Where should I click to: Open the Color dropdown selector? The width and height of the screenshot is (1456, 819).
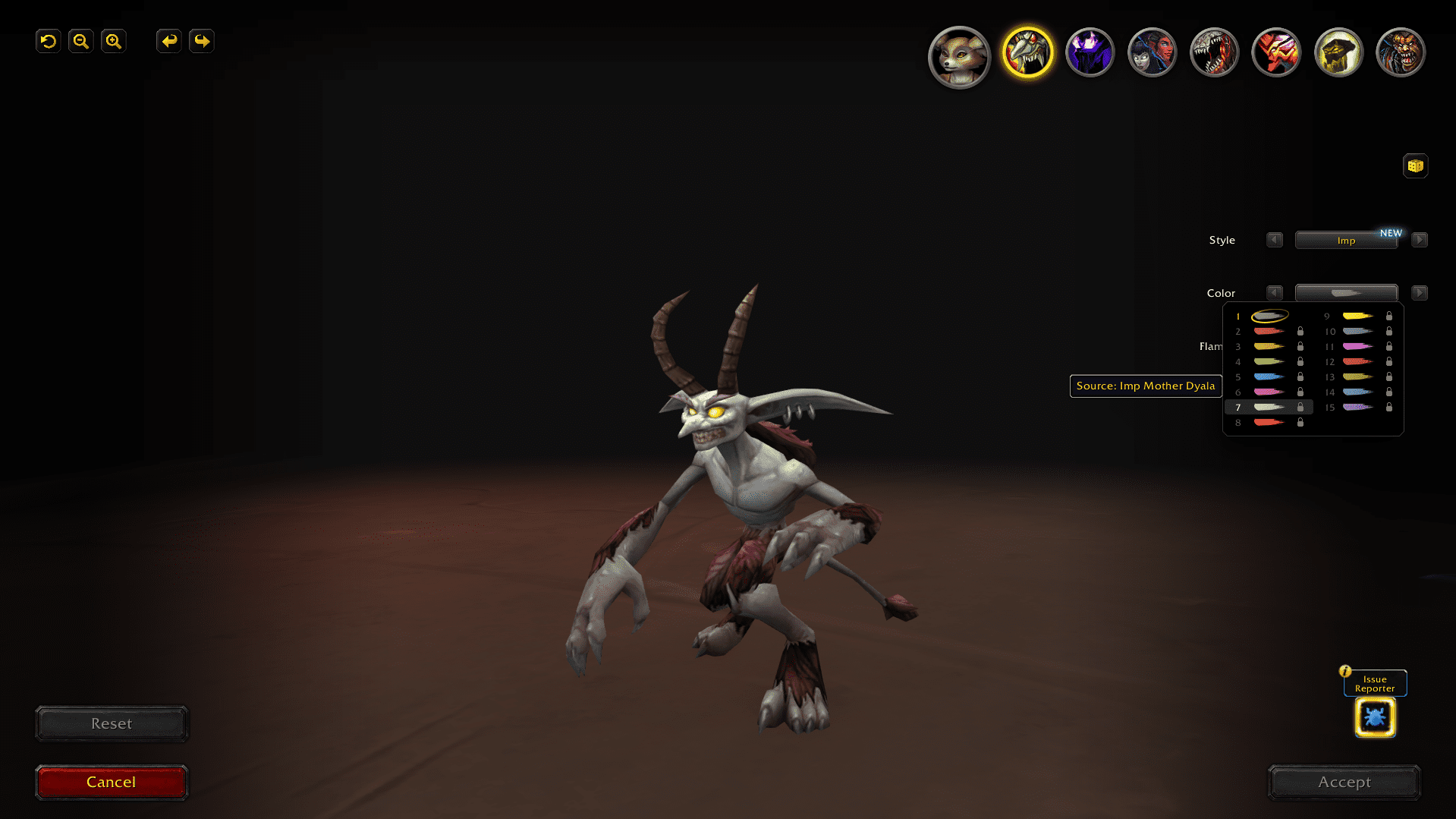1347,292
